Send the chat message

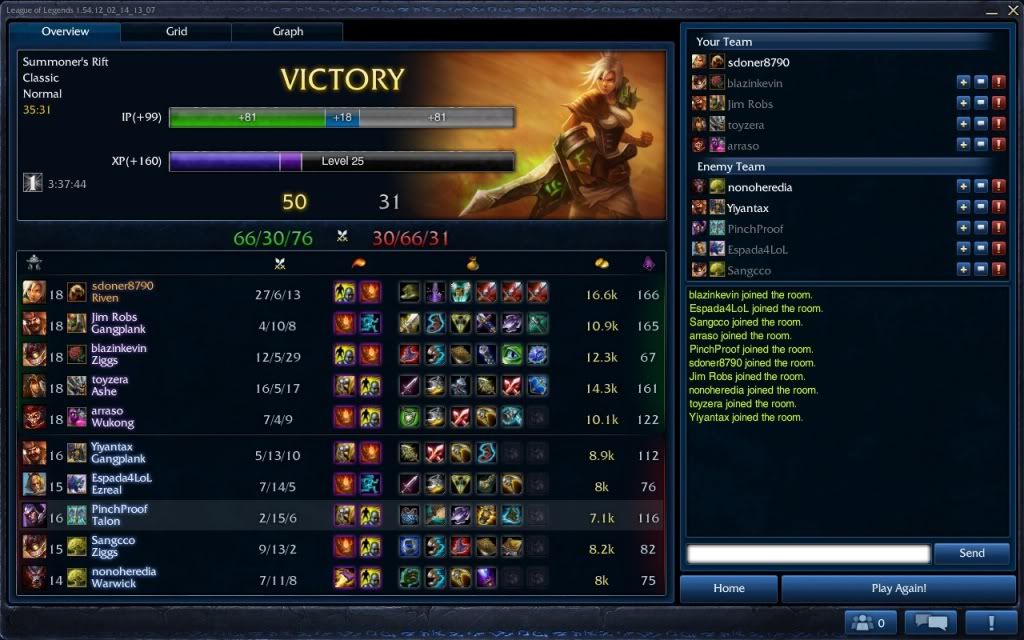[971, 553]
